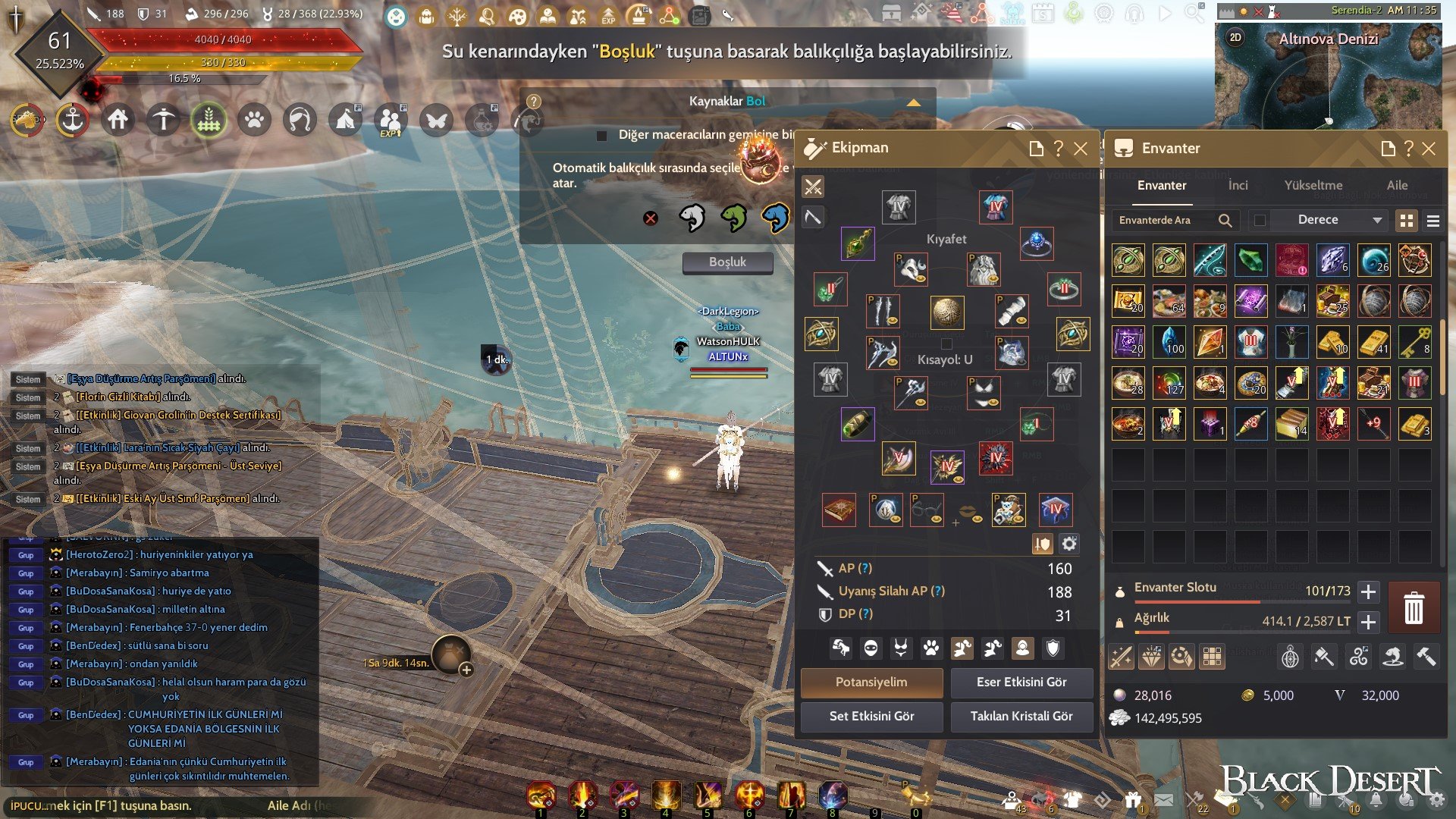Open the Yükseltme tab
Image resolution: width=1456 pixels, height=819 pixels.
[1313, 185]
